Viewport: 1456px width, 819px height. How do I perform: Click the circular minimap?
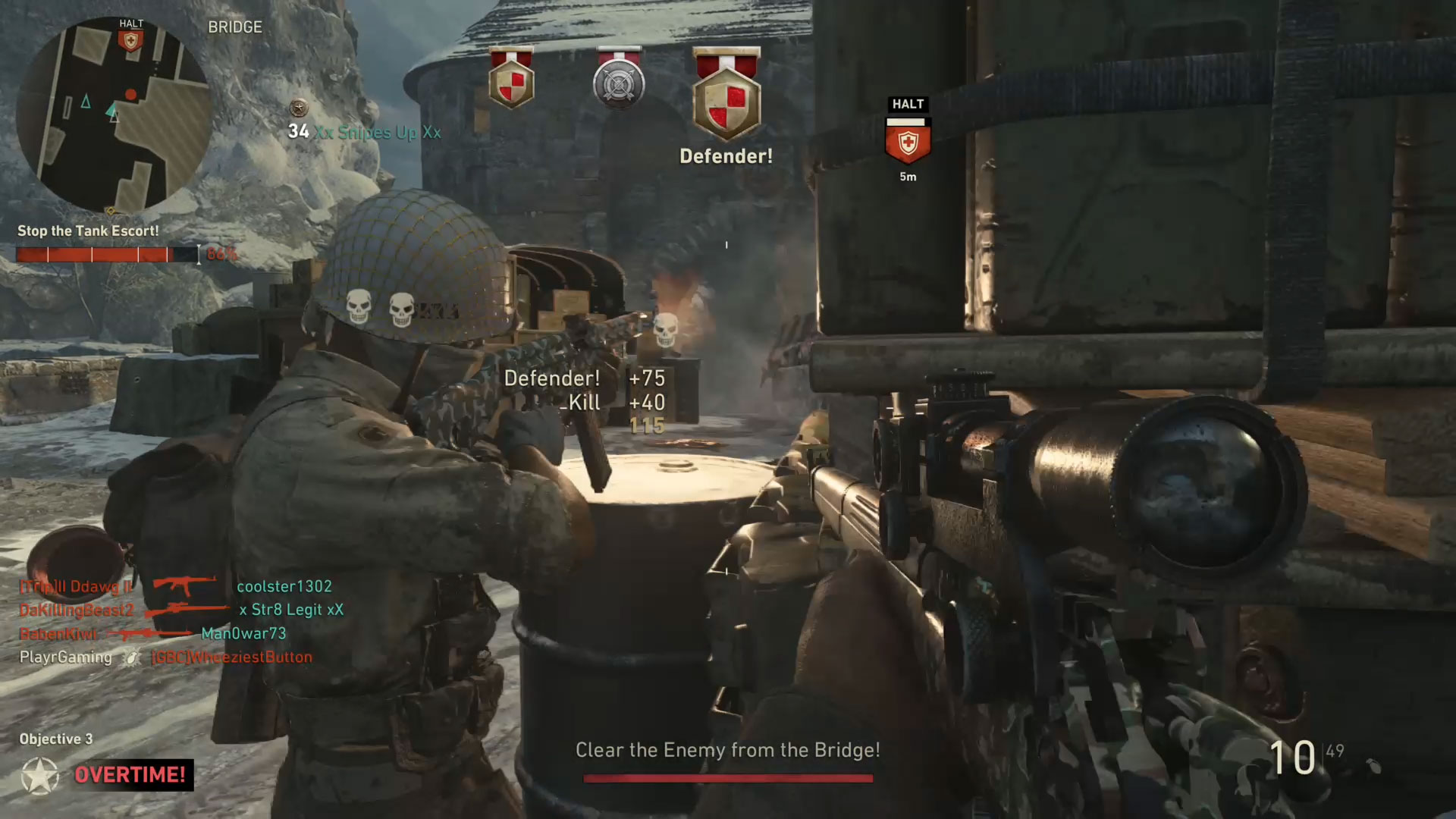(x=114, y=115)
